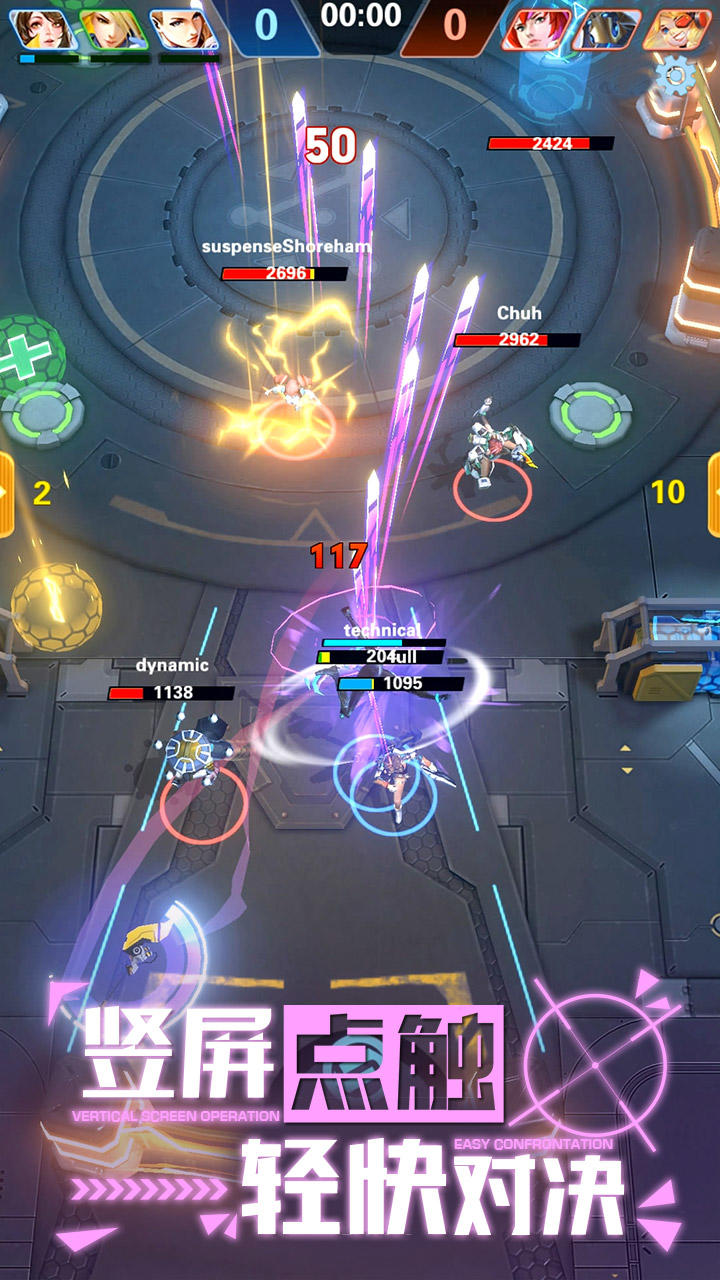This screenshot has height=1280, width=720.
Task: Select the blonde teammate portrait with green backdrop
Action: click(113, 28)
